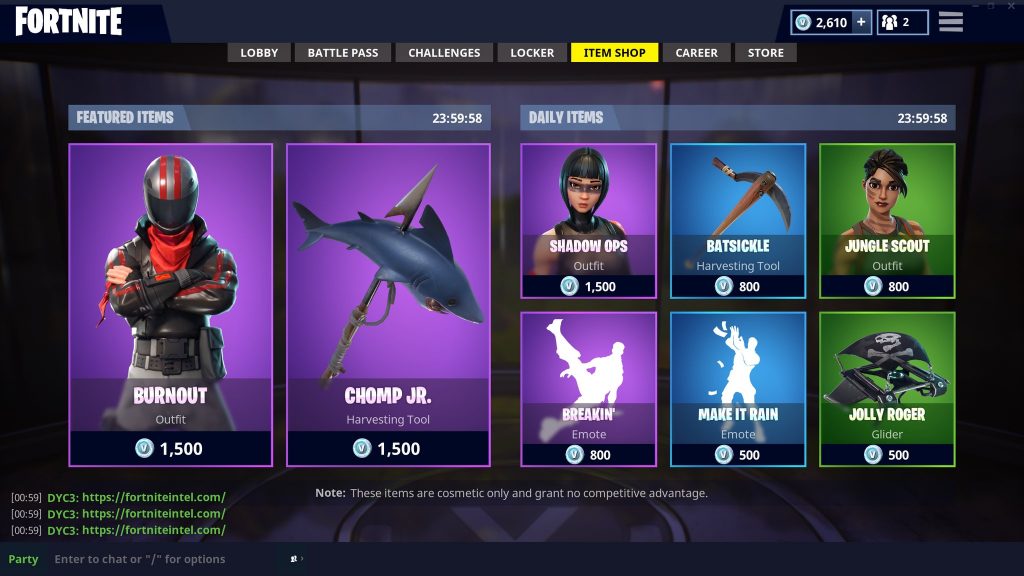Show the Career tab
1024x576 pixels.
pos(696,53)
